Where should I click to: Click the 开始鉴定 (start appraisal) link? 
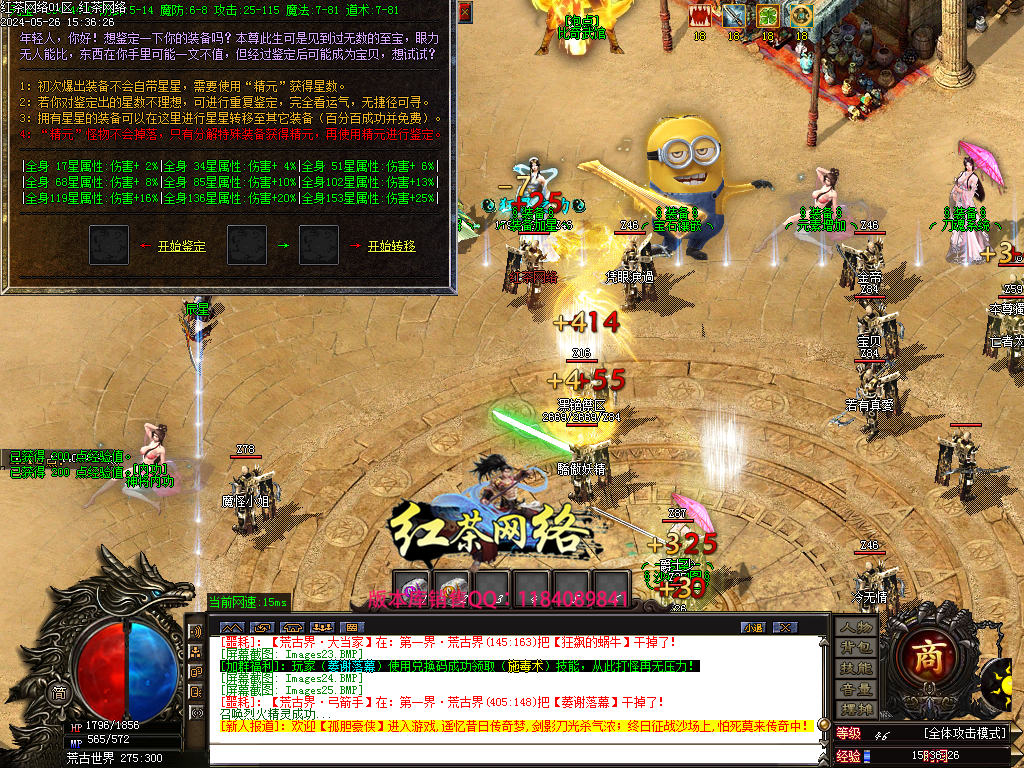[x=181, y=246]
